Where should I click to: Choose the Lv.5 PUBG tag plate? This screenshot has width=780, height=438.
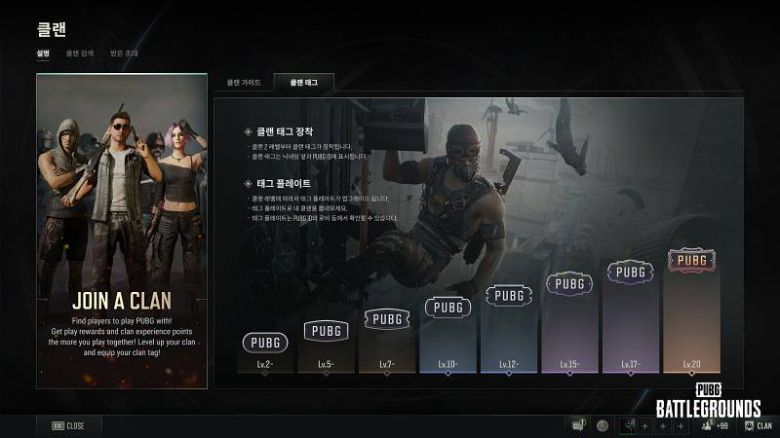pyautogui.click(x=327, y=330)
